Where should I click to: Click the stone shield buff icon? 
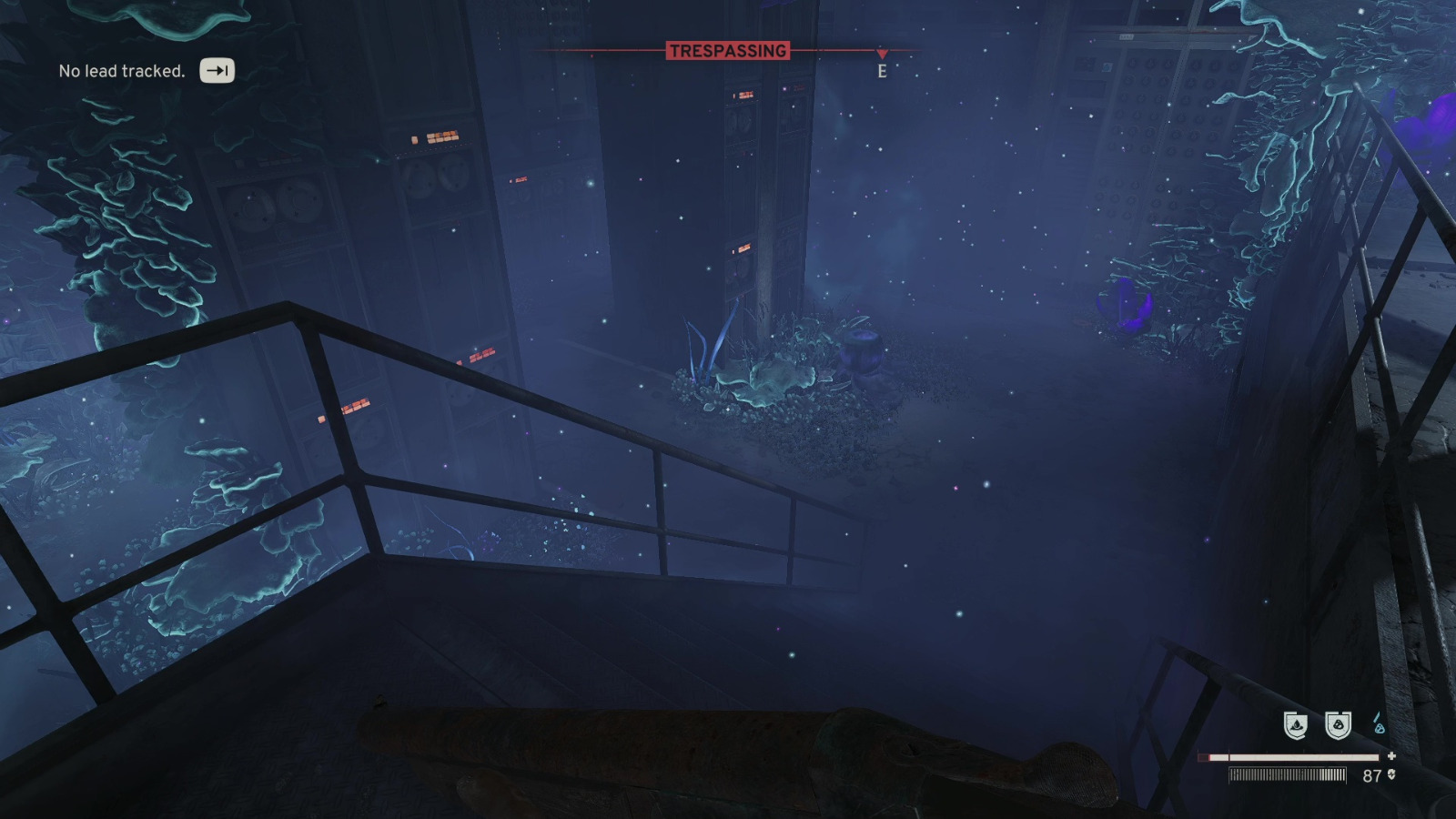click(1336, 726)
